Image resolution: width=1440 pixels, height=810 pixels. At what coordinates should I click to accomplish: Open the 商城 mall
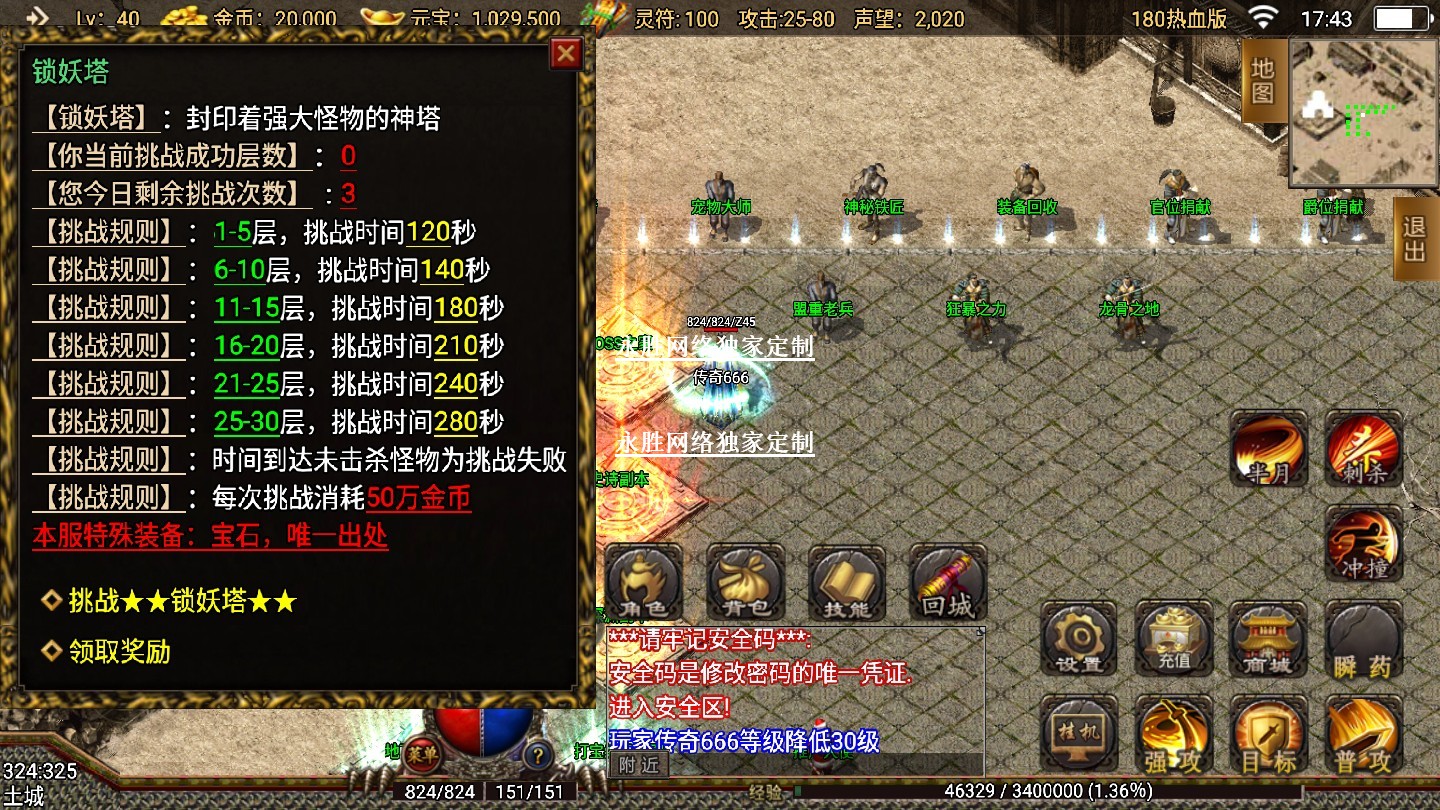click(x=1268, y=639)
